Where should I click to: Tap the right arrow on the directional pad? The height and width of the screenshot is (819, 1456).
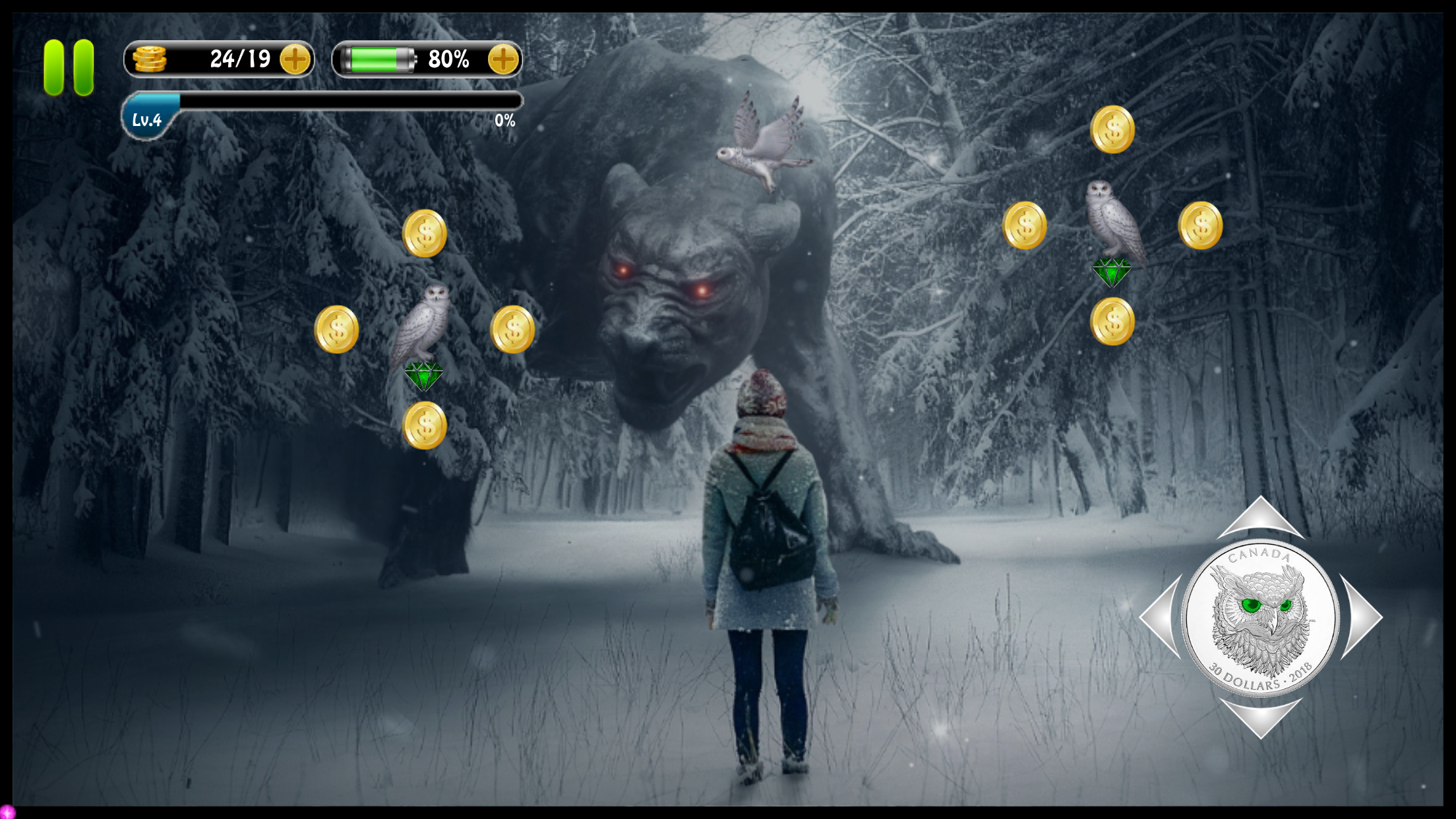pyautogui.click(x=1362, y=617)
